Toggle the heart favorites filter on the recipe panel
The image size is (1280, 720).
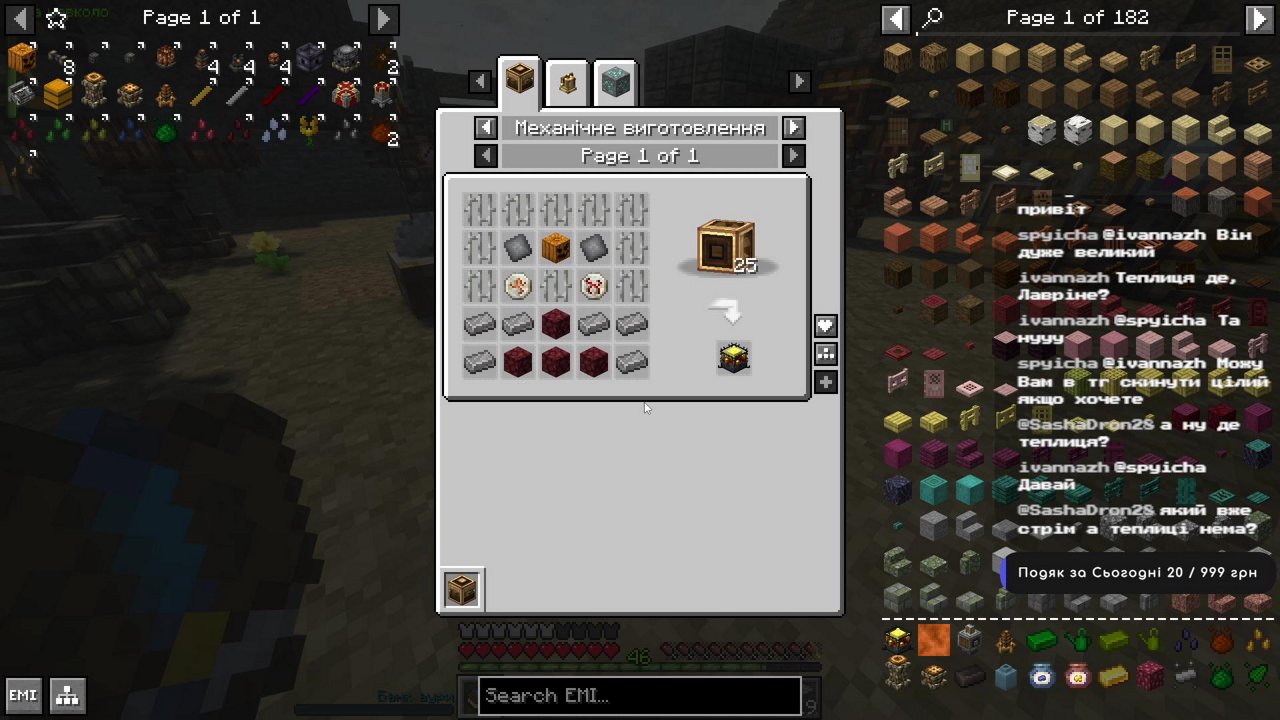[x=825, y=326]
